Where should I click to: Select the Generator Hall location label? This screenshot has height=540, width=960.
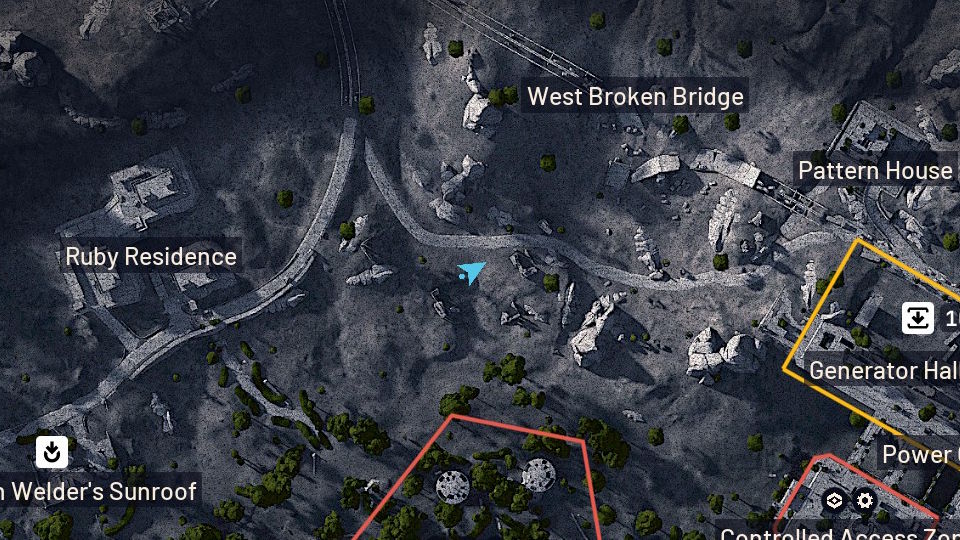(x=882, y=370)
